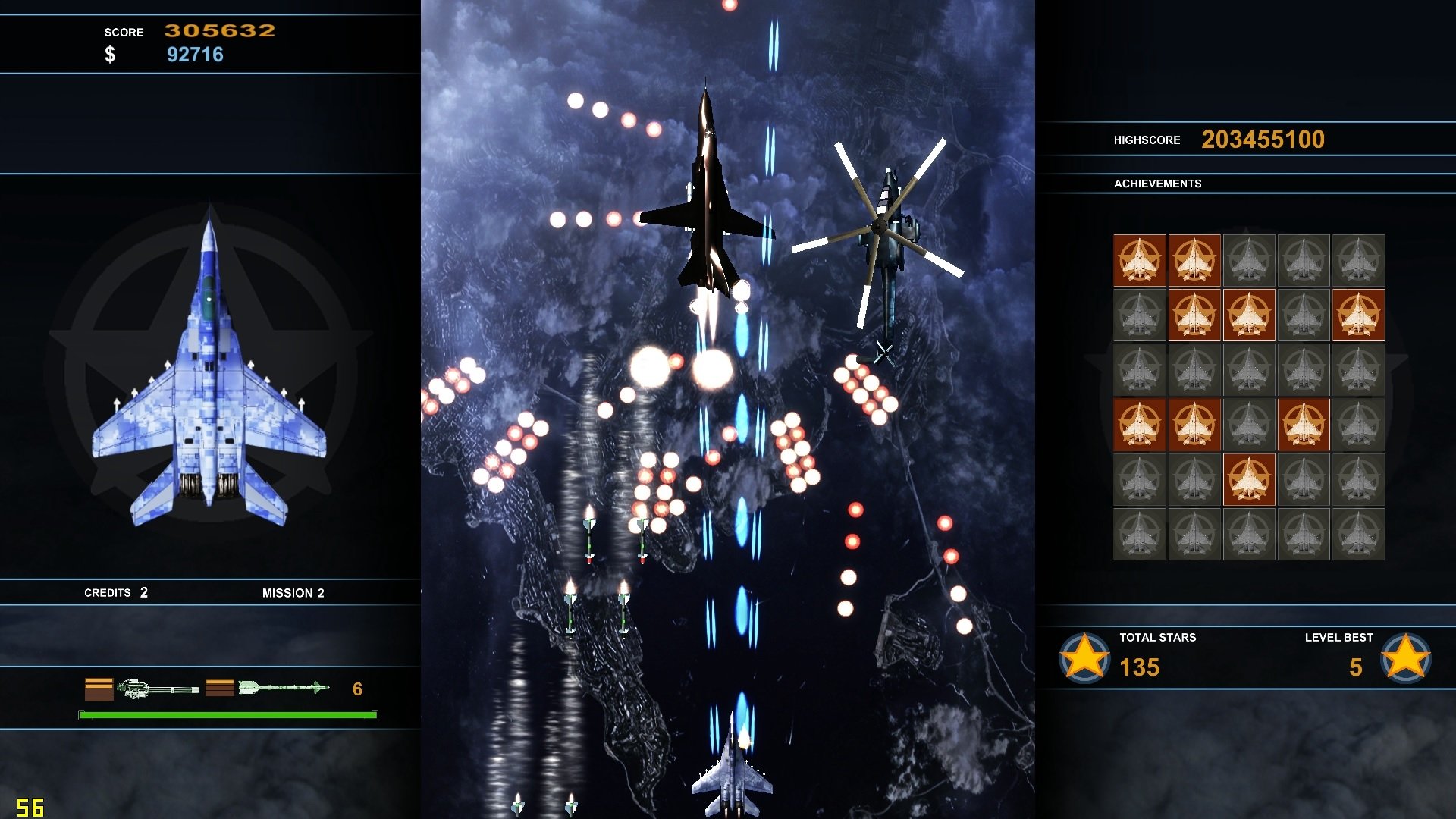1456x819 pixels.
Task: Click the Level Best star emblem
Action: tap(1406, 658)
